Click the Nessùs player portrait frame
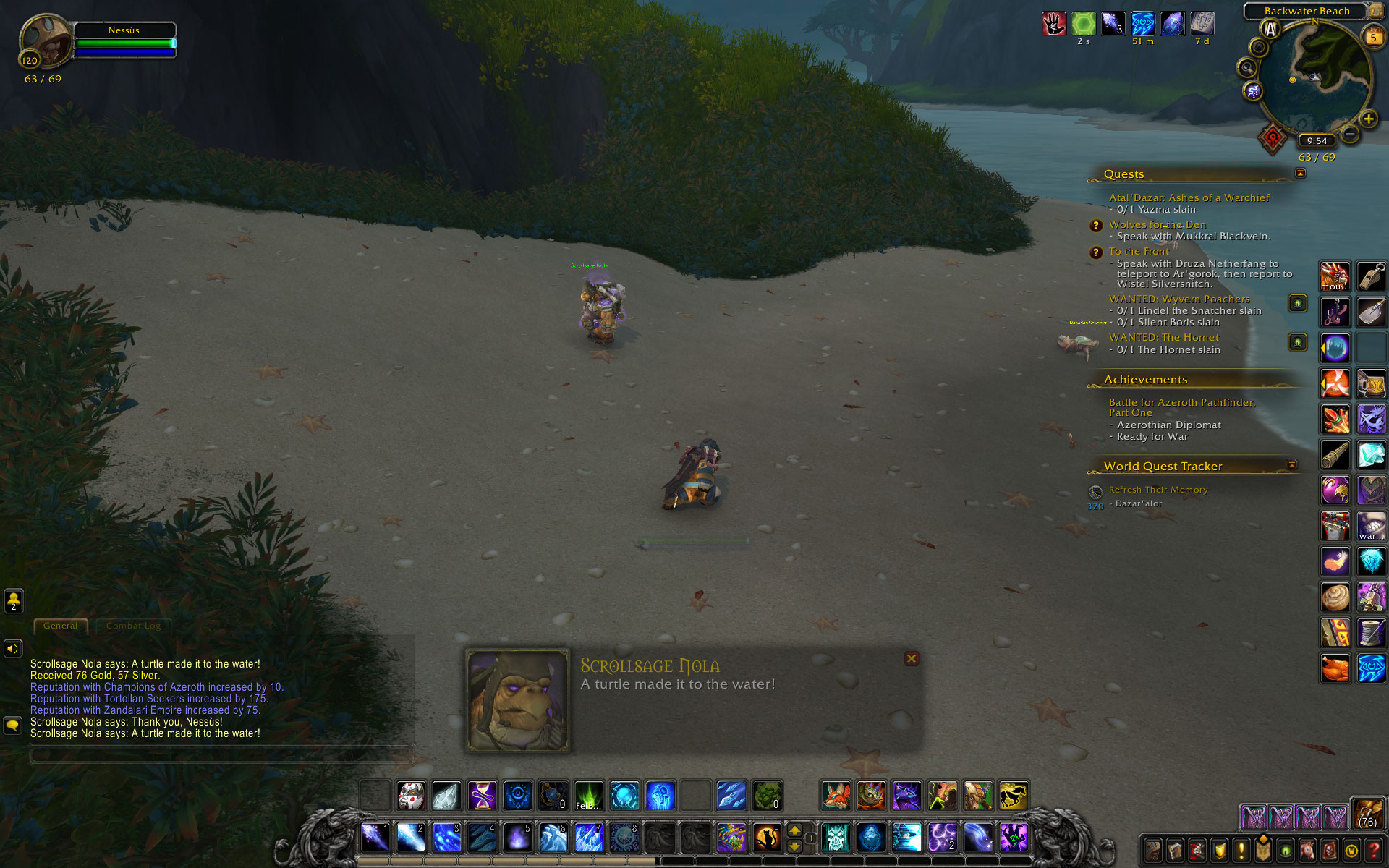1389x868 pixels. [46, 41]
